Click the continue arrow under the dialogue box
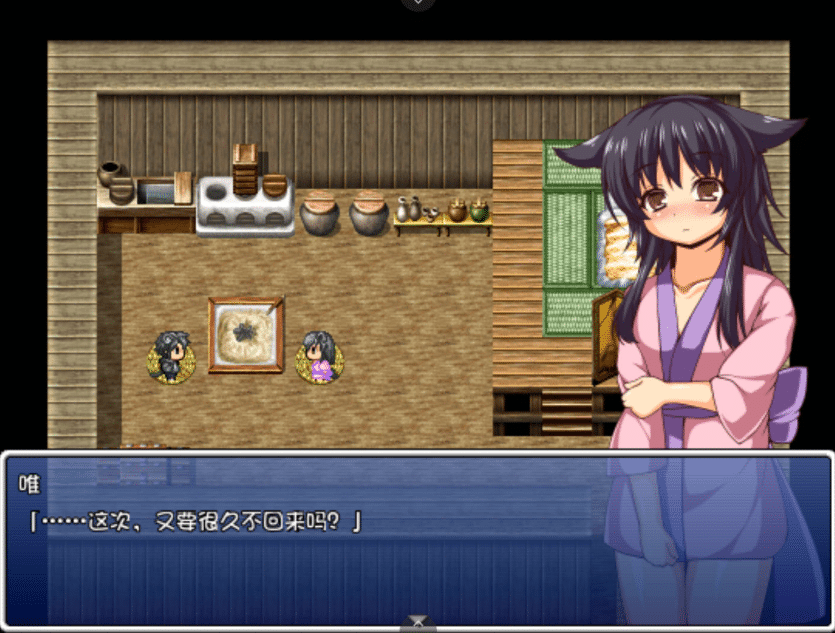835x633 pixels. click(x=418, y=623)
